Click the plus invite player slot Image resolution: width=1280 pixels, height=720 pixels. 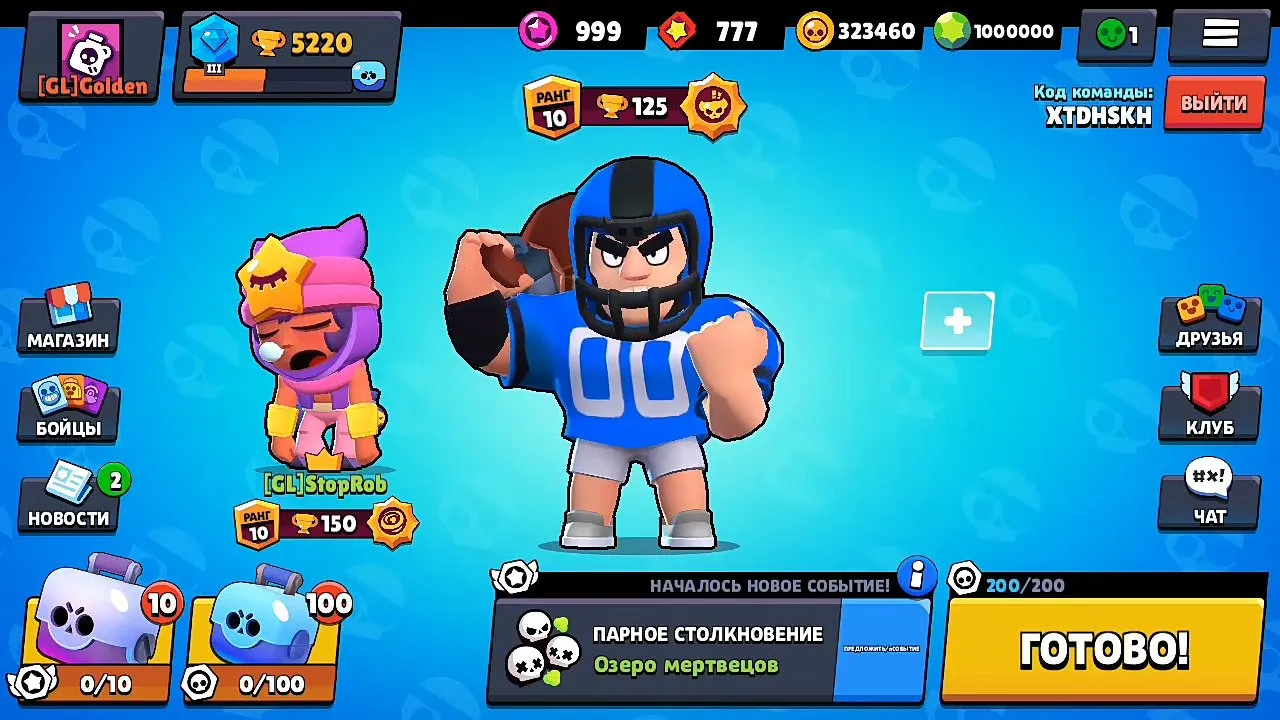(957, 322)
